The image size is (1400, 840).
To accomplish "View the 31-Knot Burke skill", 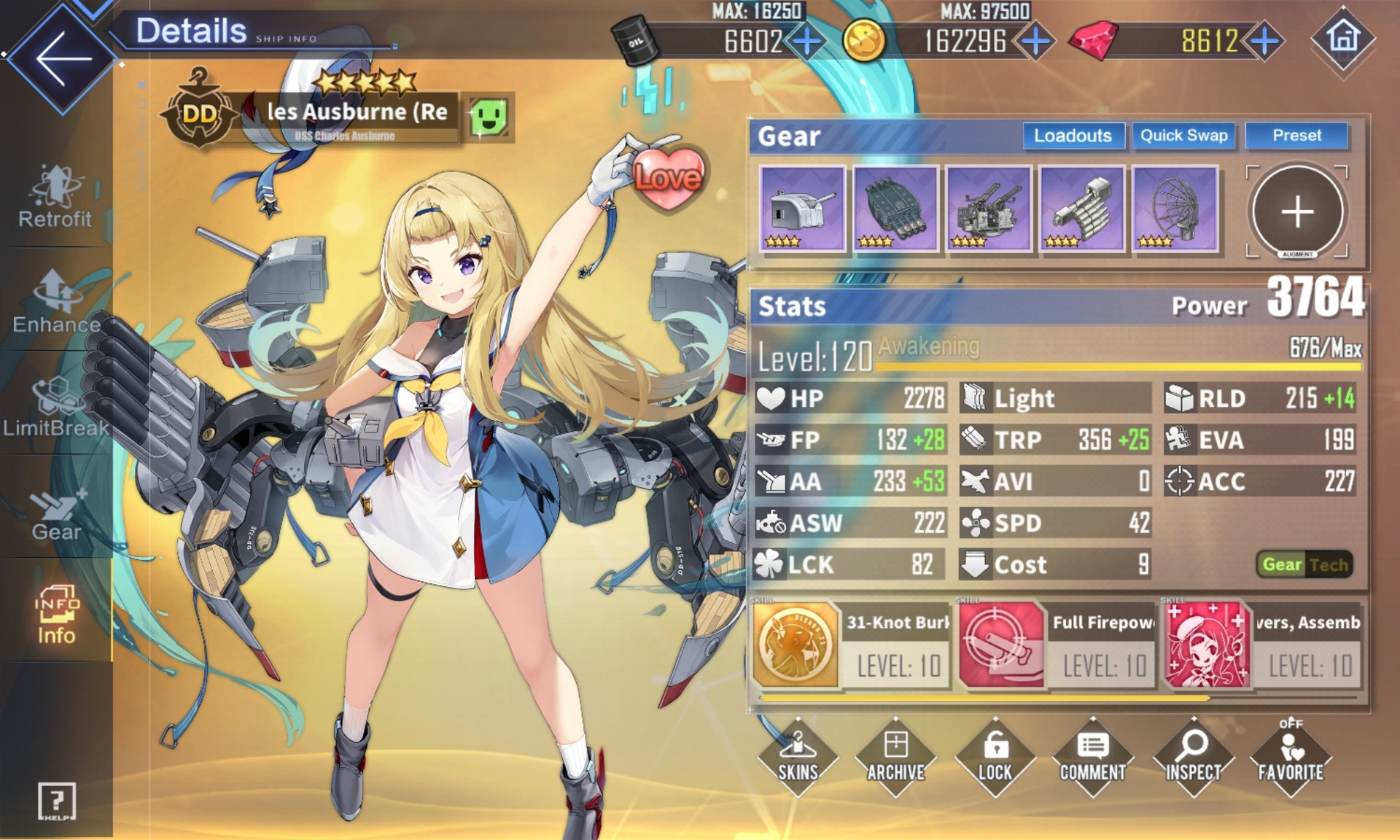I will pos(850,645).
